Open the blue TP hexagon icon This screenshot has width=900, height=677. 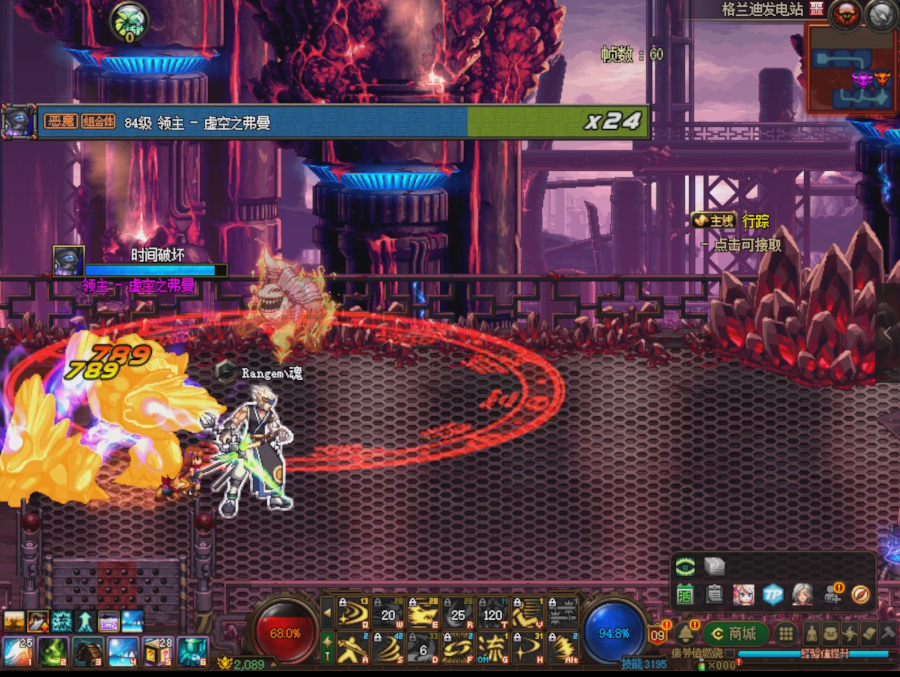tap(772, 594)
